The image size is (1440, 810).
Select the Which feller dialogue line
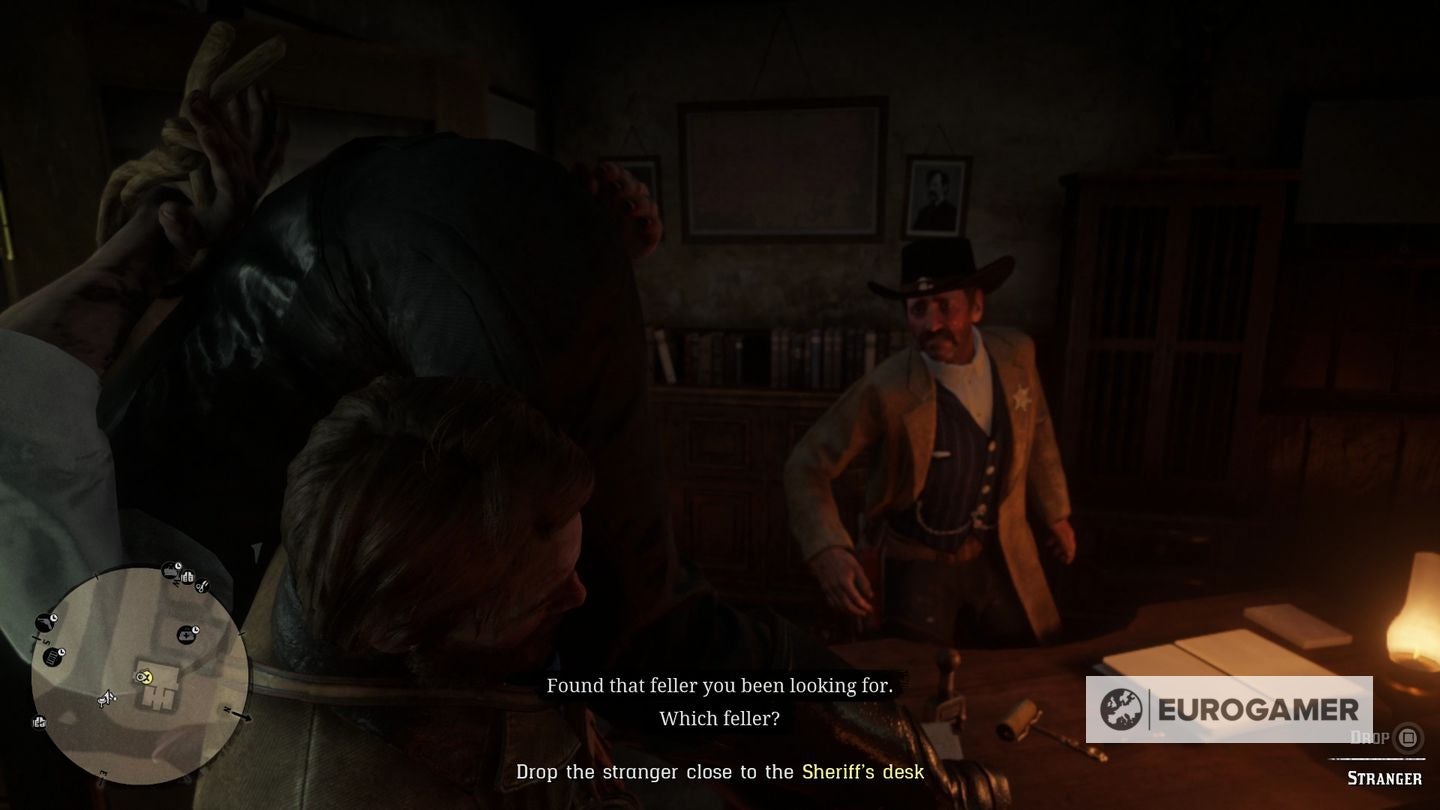720,720
